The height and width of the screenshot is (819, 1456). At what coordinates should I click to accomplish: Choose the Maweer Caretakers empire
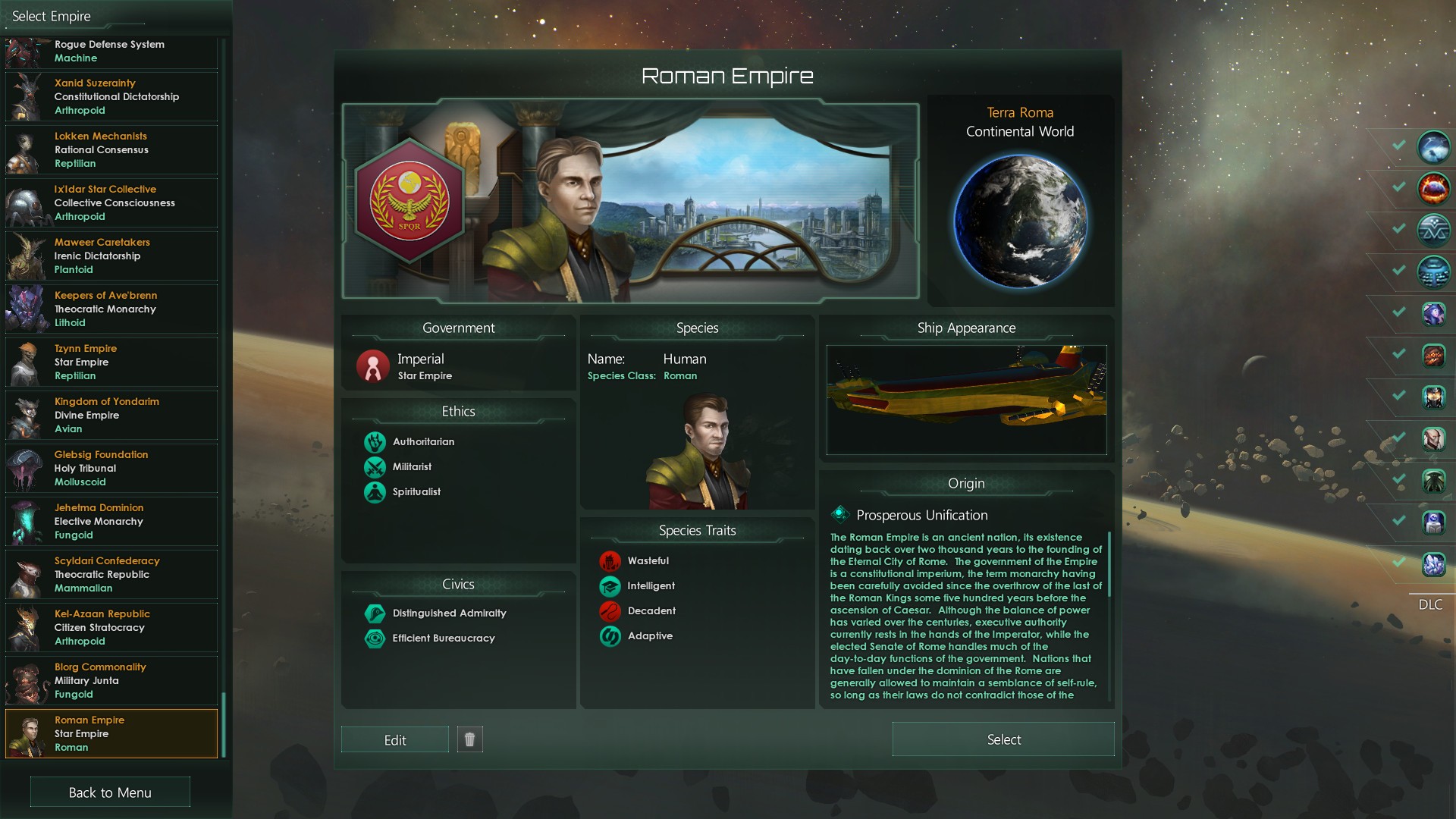[x=111, y=256]
